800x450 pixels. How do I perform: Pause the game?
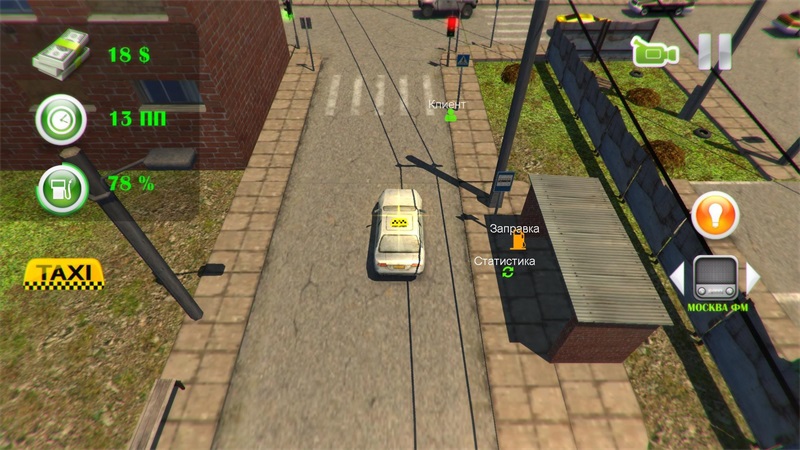click(x=714, y=51)
